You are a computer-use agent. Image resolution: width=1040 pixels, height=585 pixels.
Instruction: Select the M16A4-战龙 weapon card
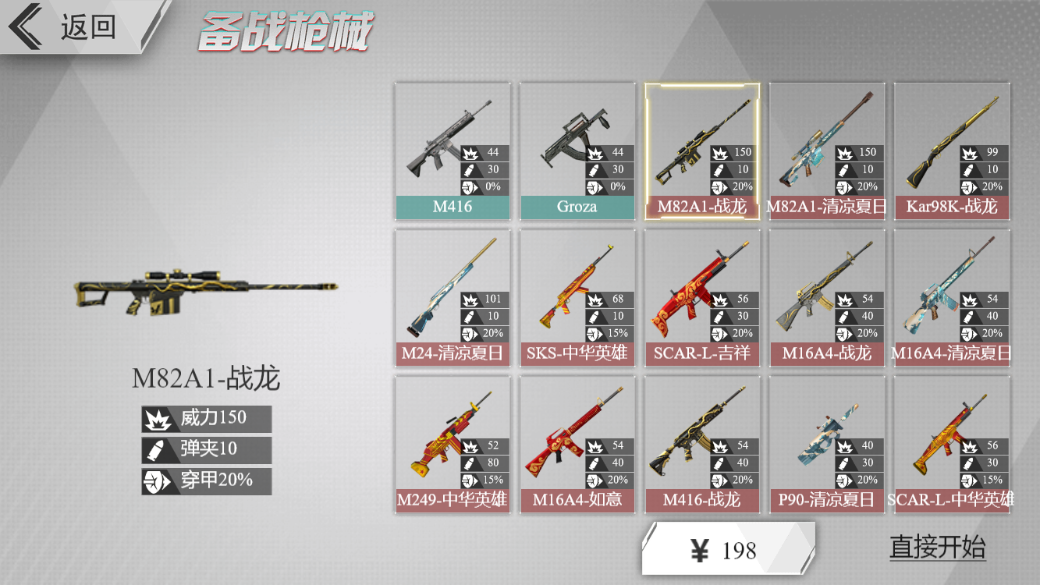[826, 298]
